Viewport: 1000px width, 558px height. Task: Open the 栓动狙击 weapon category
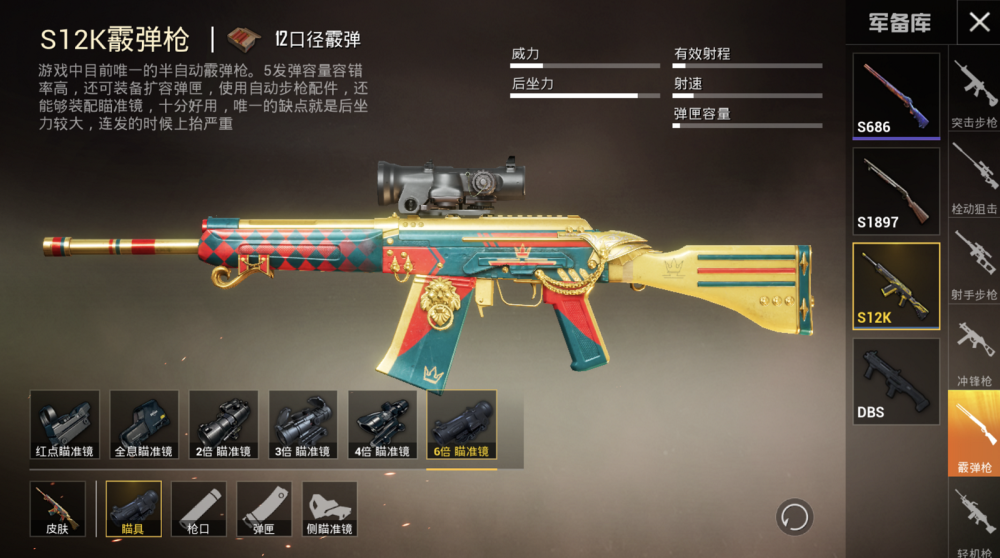pos(974,178)
